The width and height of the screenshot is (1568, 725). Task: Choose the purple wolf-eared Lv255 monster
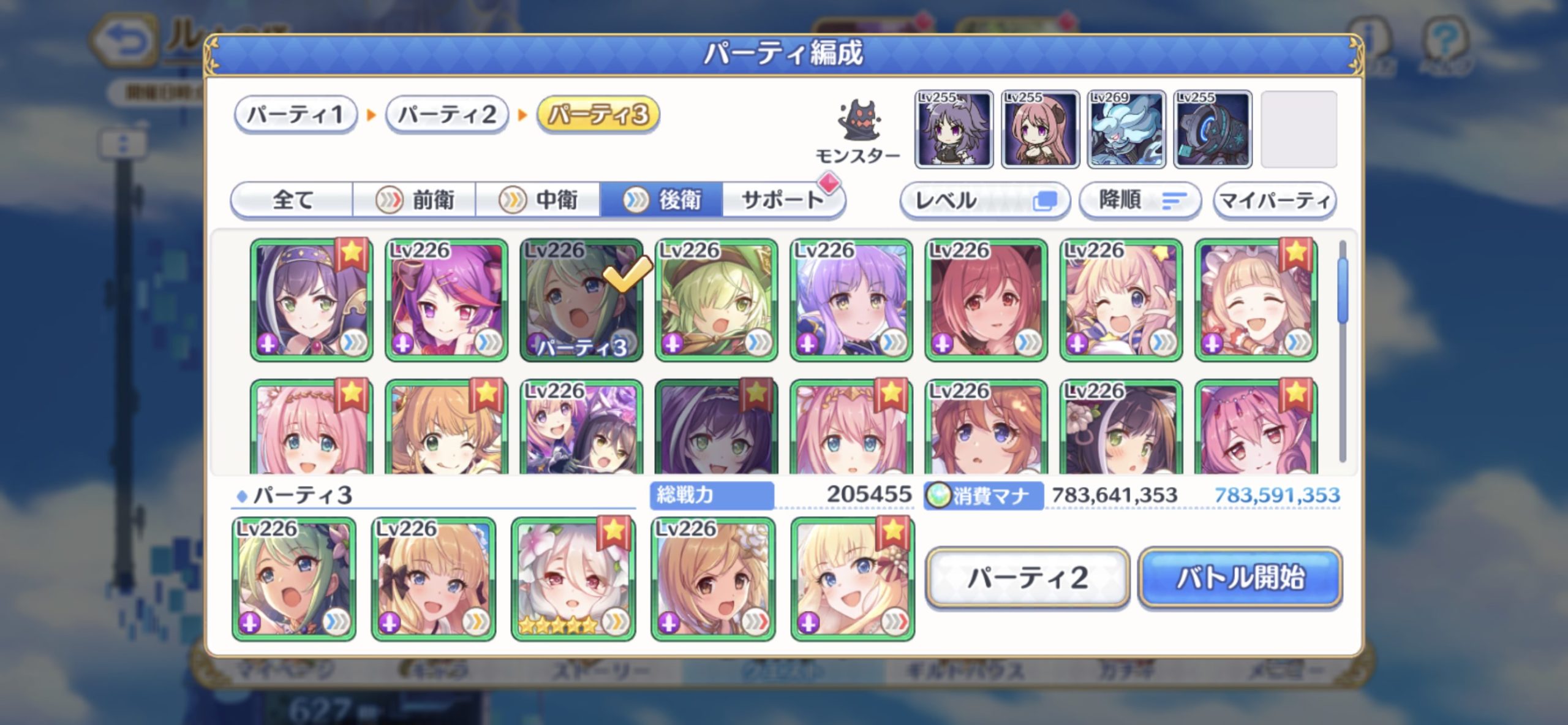tap(954, 129)
